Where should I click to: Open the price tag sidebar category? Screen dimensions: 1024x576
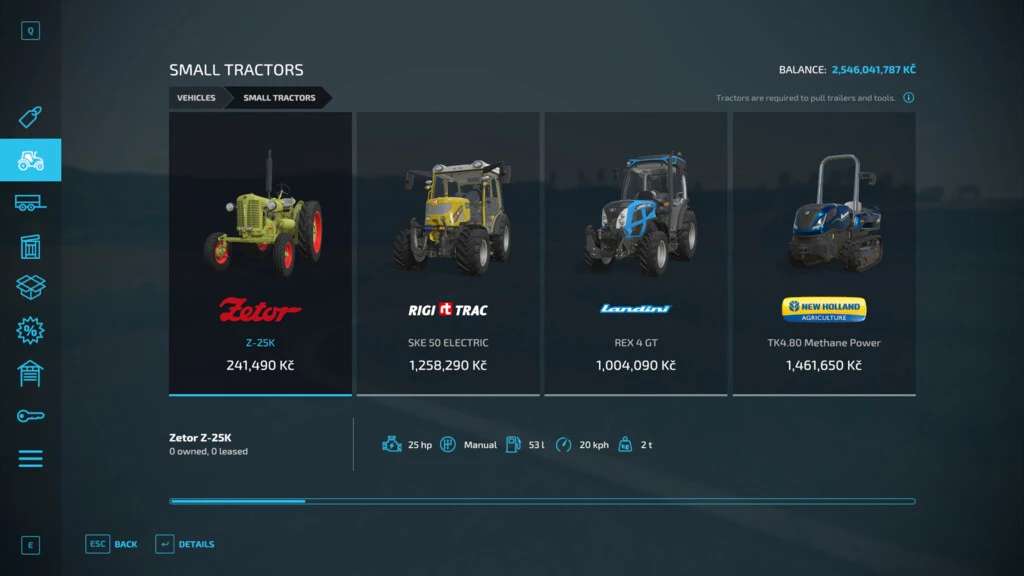(x=30, y=118)
